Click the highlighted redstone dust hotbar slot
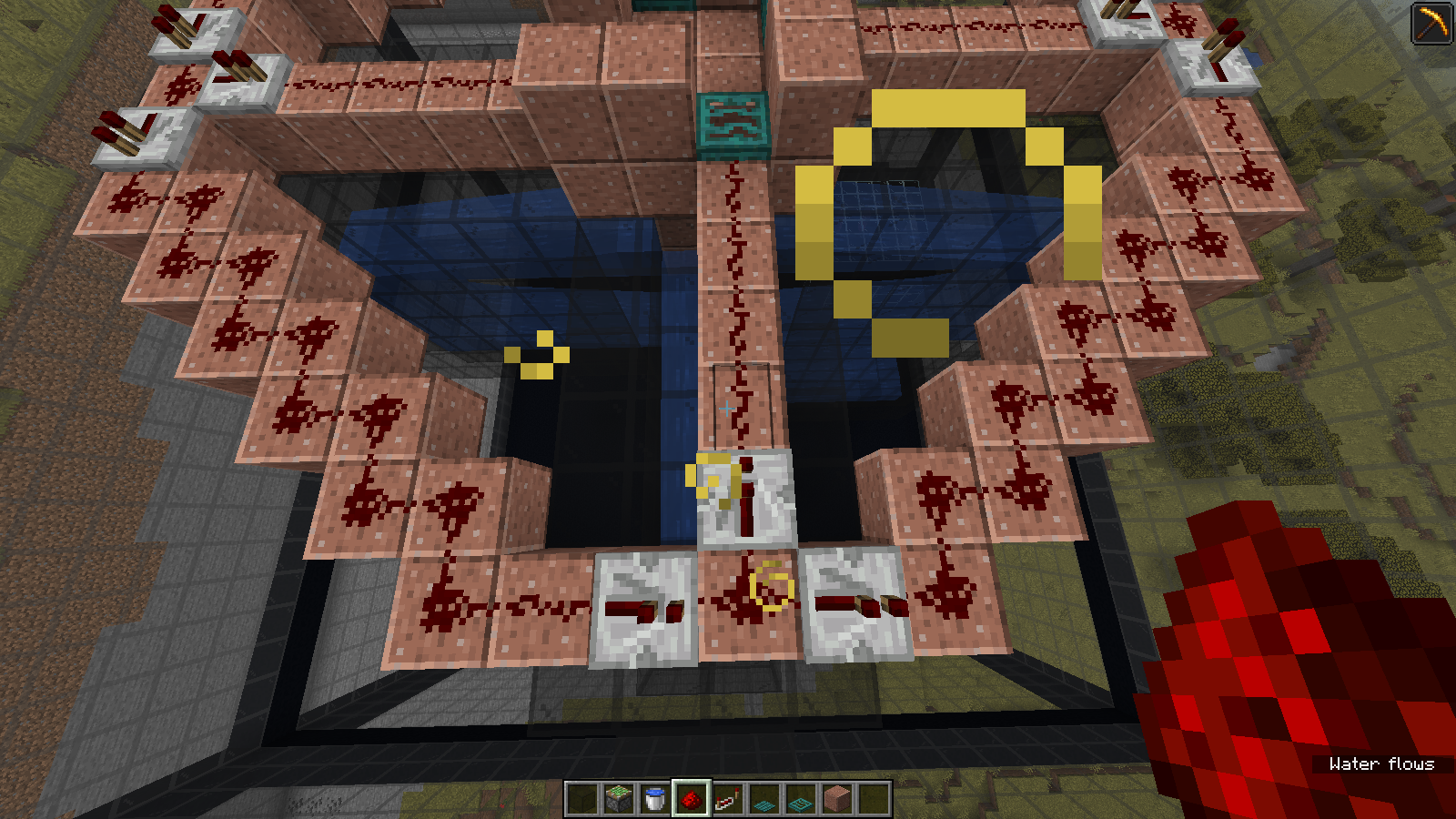The height and width of the screenshot is (819, 1456). (x=691, y=799)
